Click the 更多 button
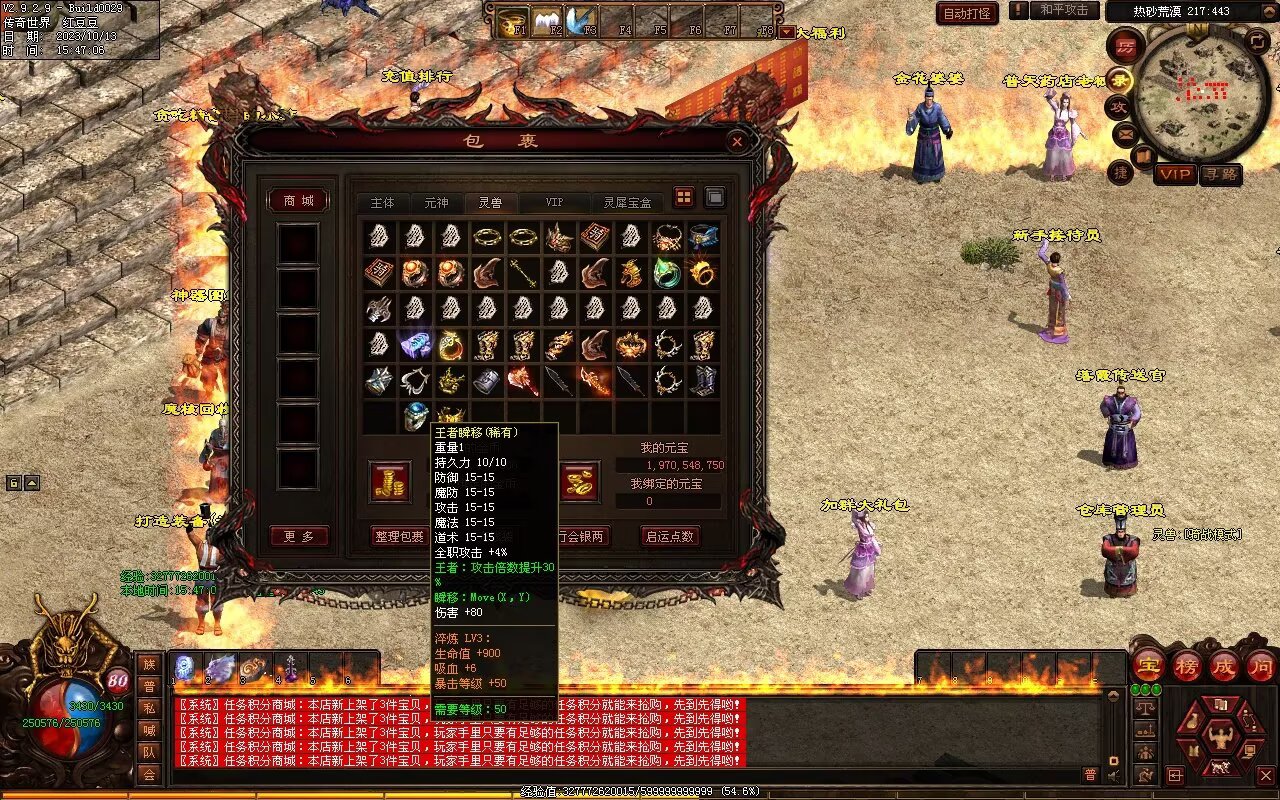This screenshot has height=800, width=1280. 298,537
